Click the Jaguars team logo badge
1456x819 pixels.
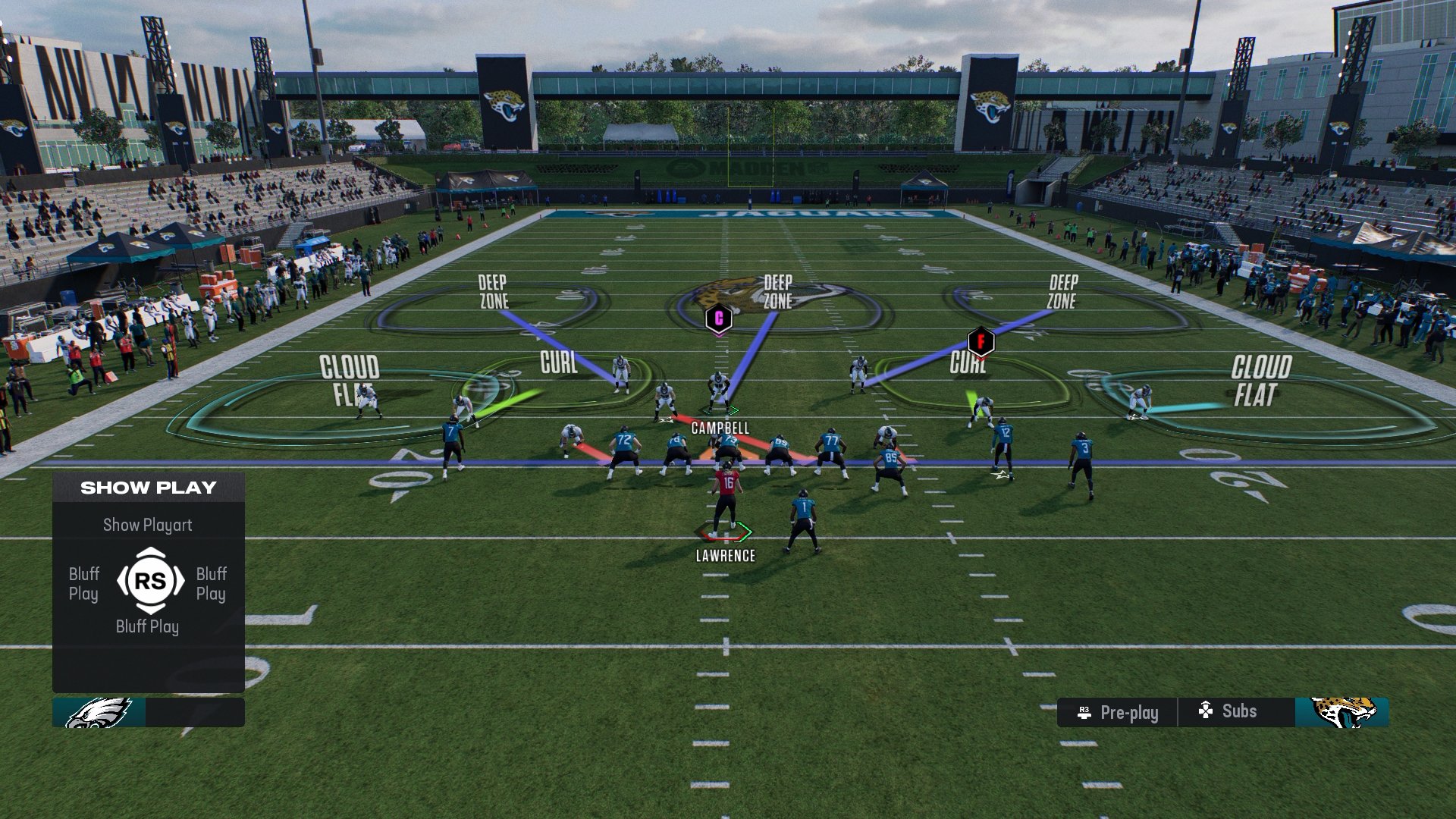pyautogui.click(x=1342, y=713)
